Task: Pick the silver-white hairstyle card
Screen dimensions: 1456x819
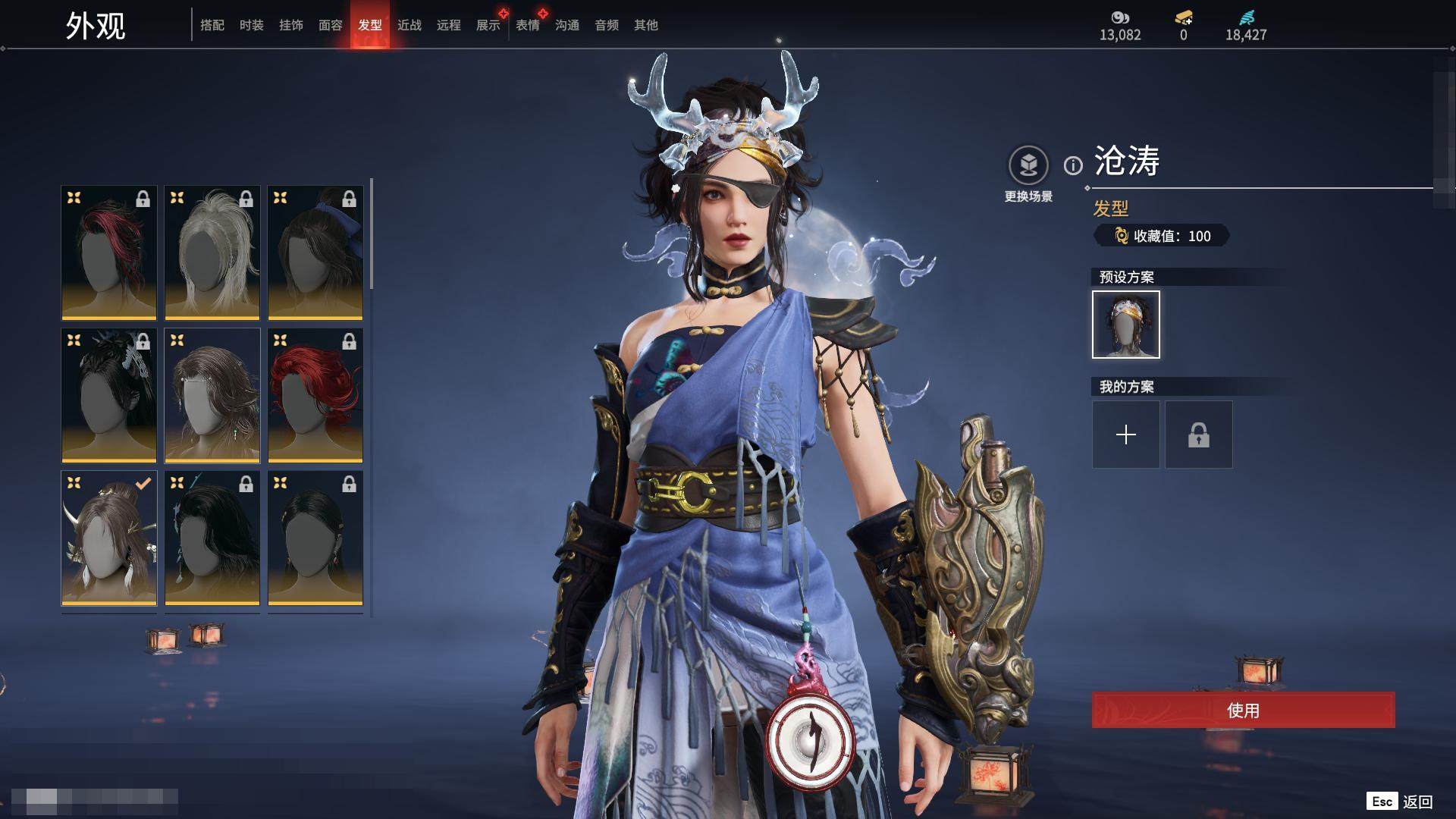Action: 212,253
